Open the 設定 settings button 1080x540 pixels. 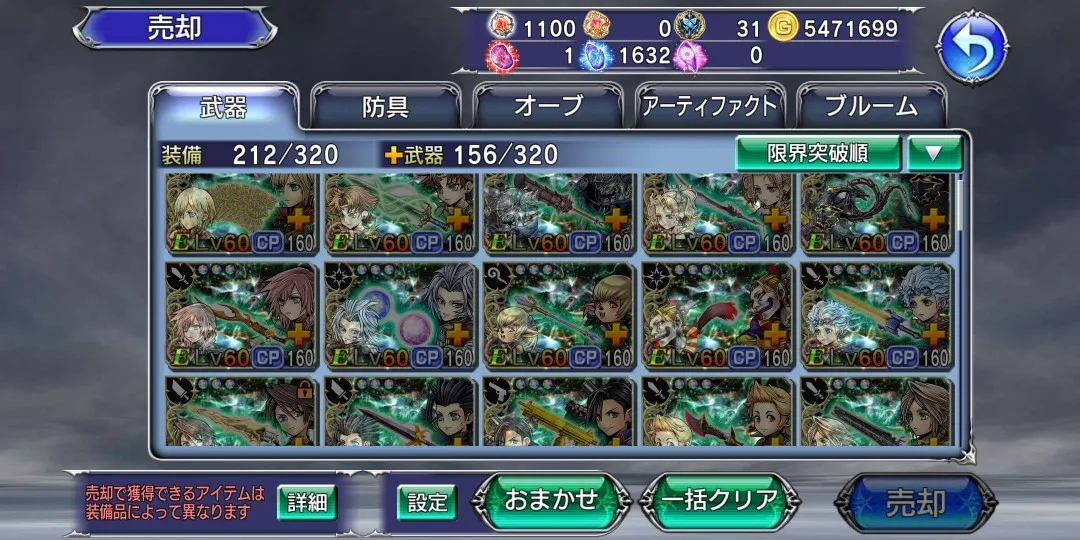coord(427,502)
